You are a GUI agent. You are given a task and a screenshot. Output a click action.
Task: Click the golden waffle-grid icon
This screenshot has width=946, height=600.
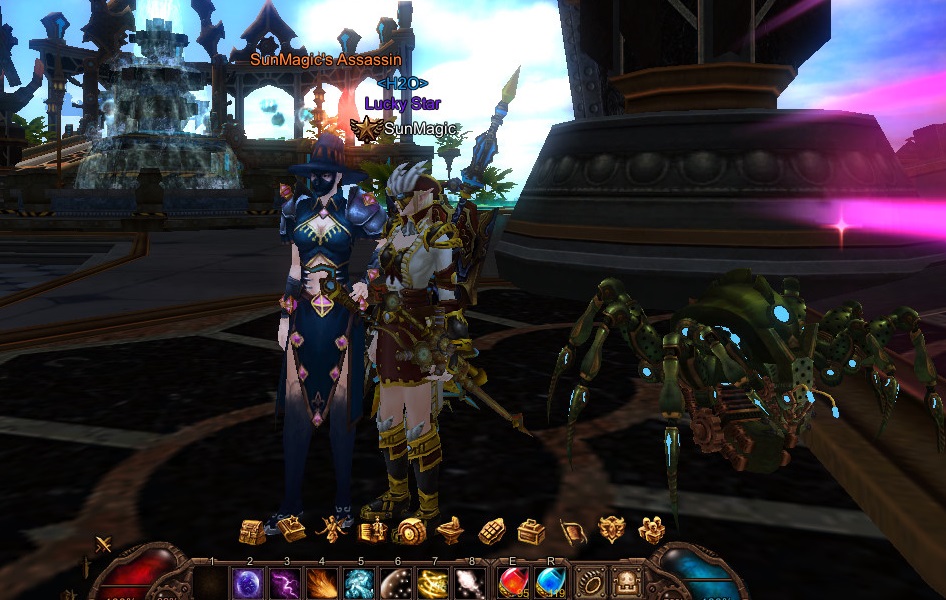click(x=491, y=530)
